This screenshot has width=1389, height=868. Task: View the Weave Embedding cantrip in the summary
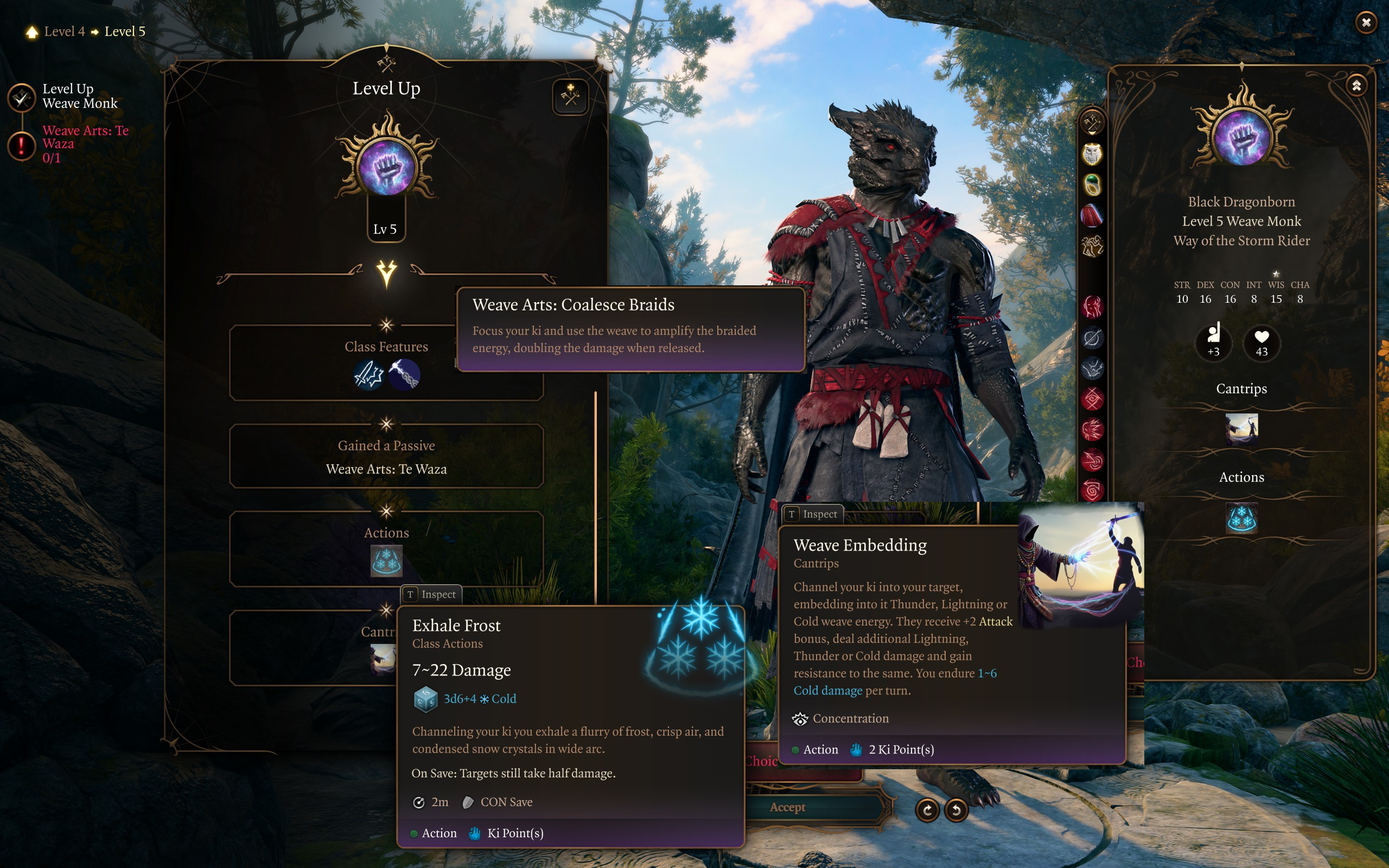1241,429
